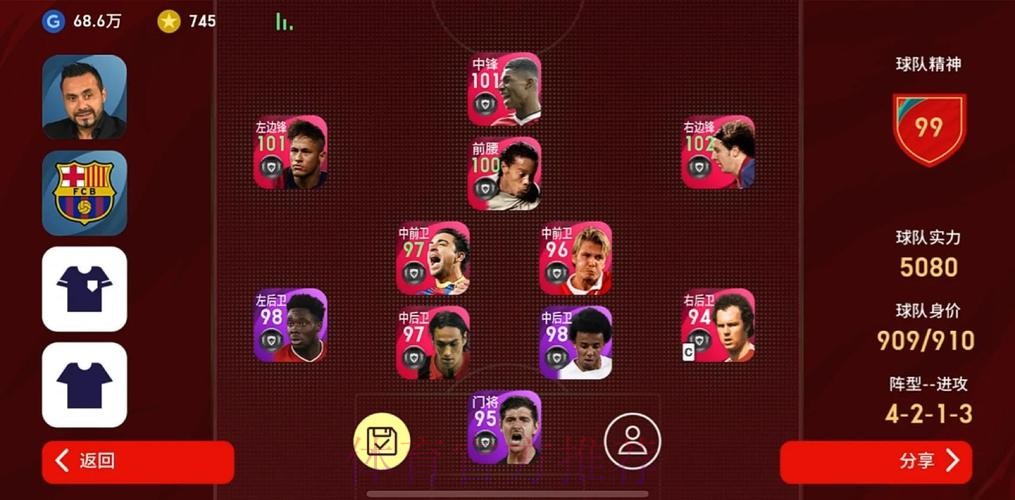Choose the upper kit shirt icon

(84, 289)
